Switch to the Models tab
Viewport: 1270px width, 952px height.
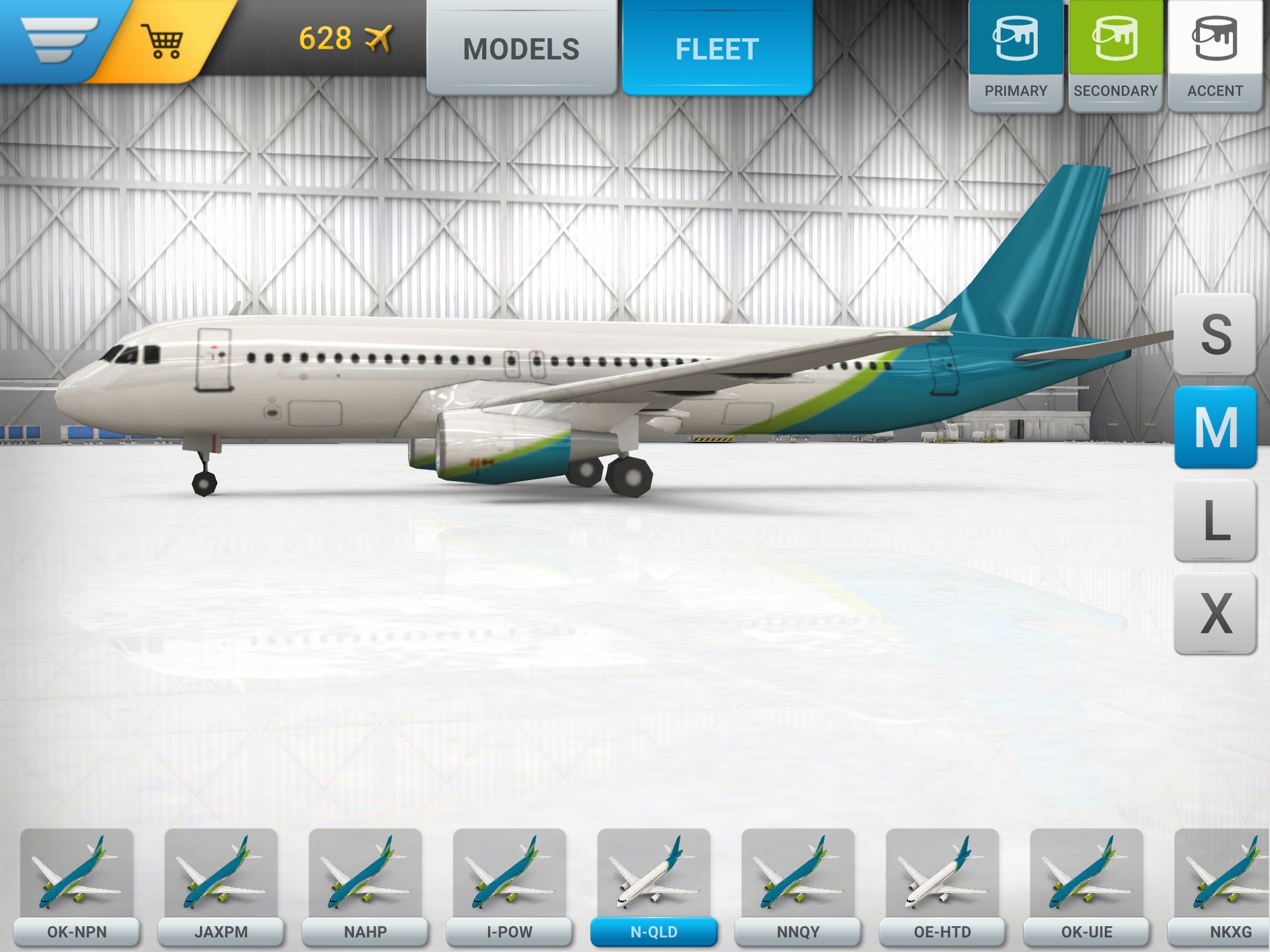[x=521, y=48]
